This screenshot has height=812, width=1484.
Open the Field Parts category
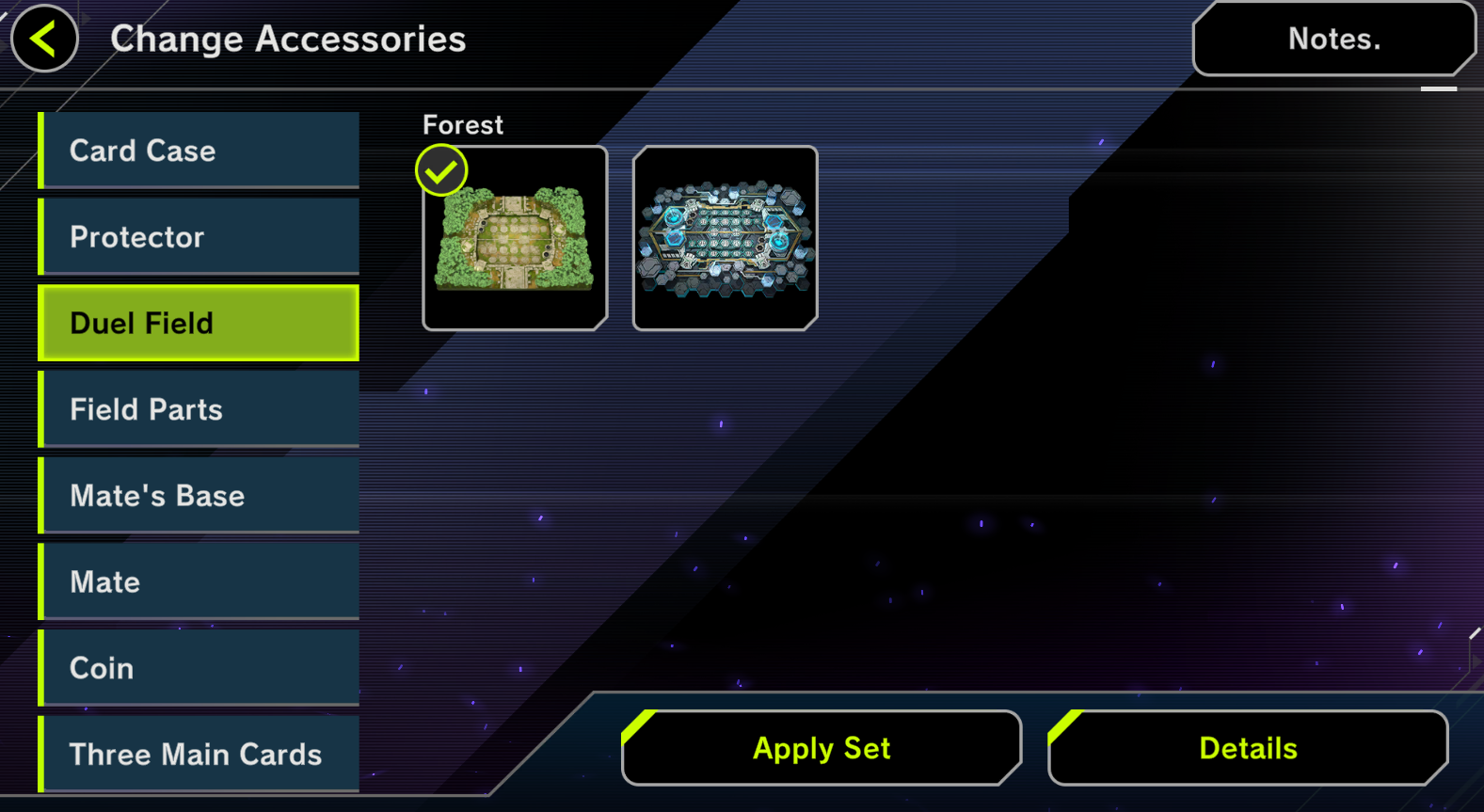(x=199, y=409)
